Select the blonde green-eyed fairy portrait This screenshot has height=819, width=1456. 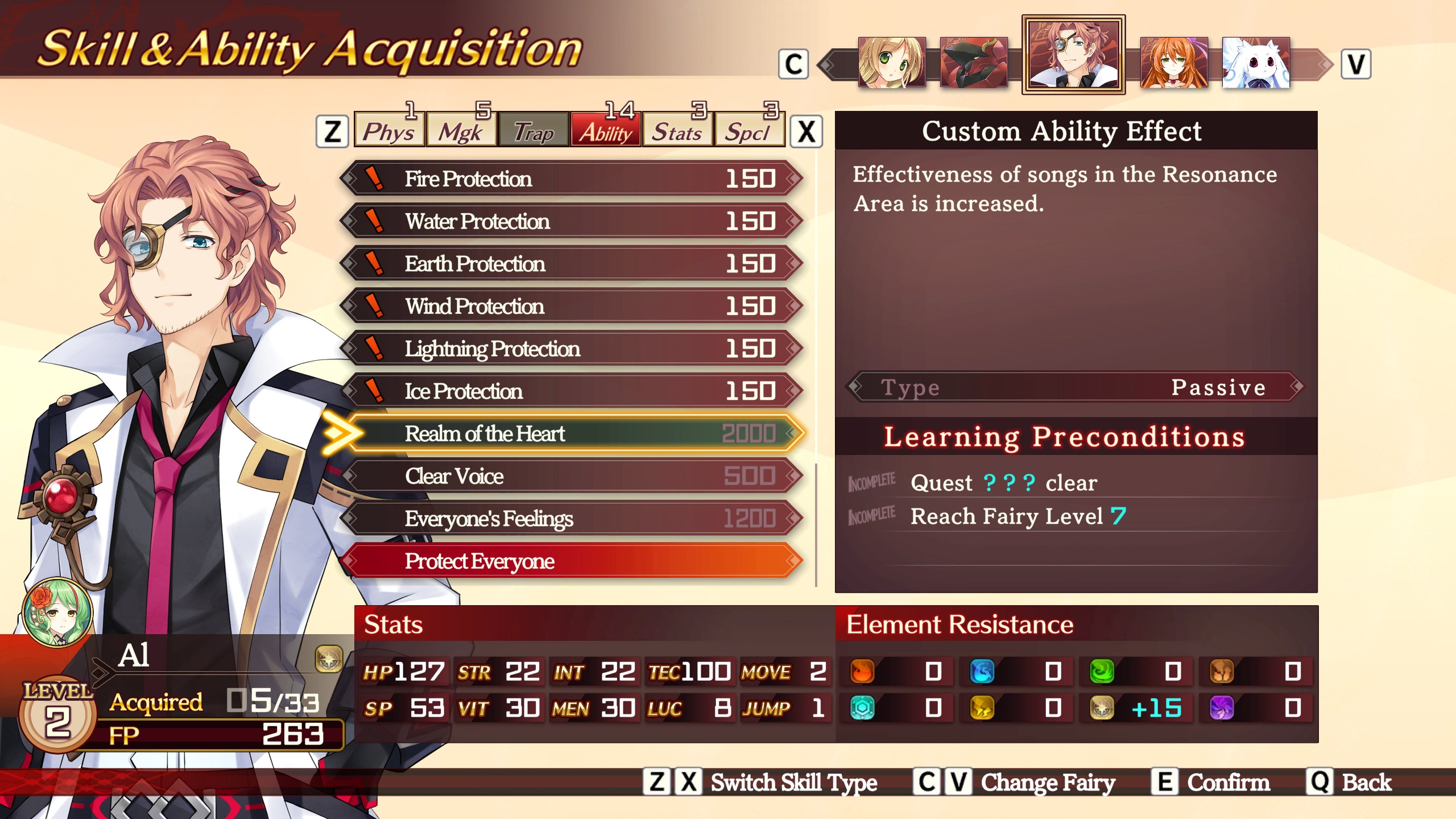pyautogui.click(x=891, y=63)
